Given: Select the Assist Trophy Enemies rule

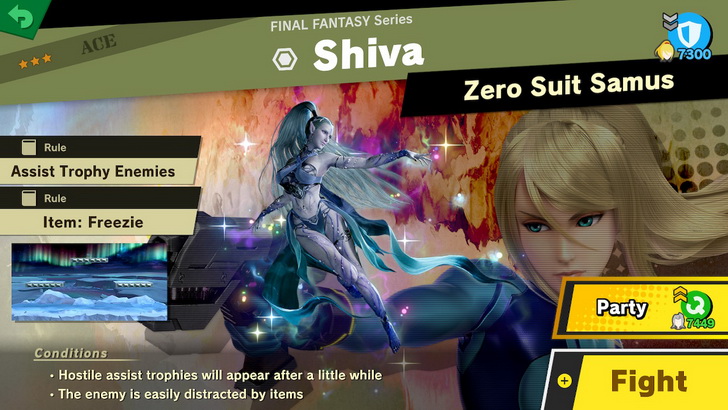Looking at the screenshot, I should tap(93, 171).
